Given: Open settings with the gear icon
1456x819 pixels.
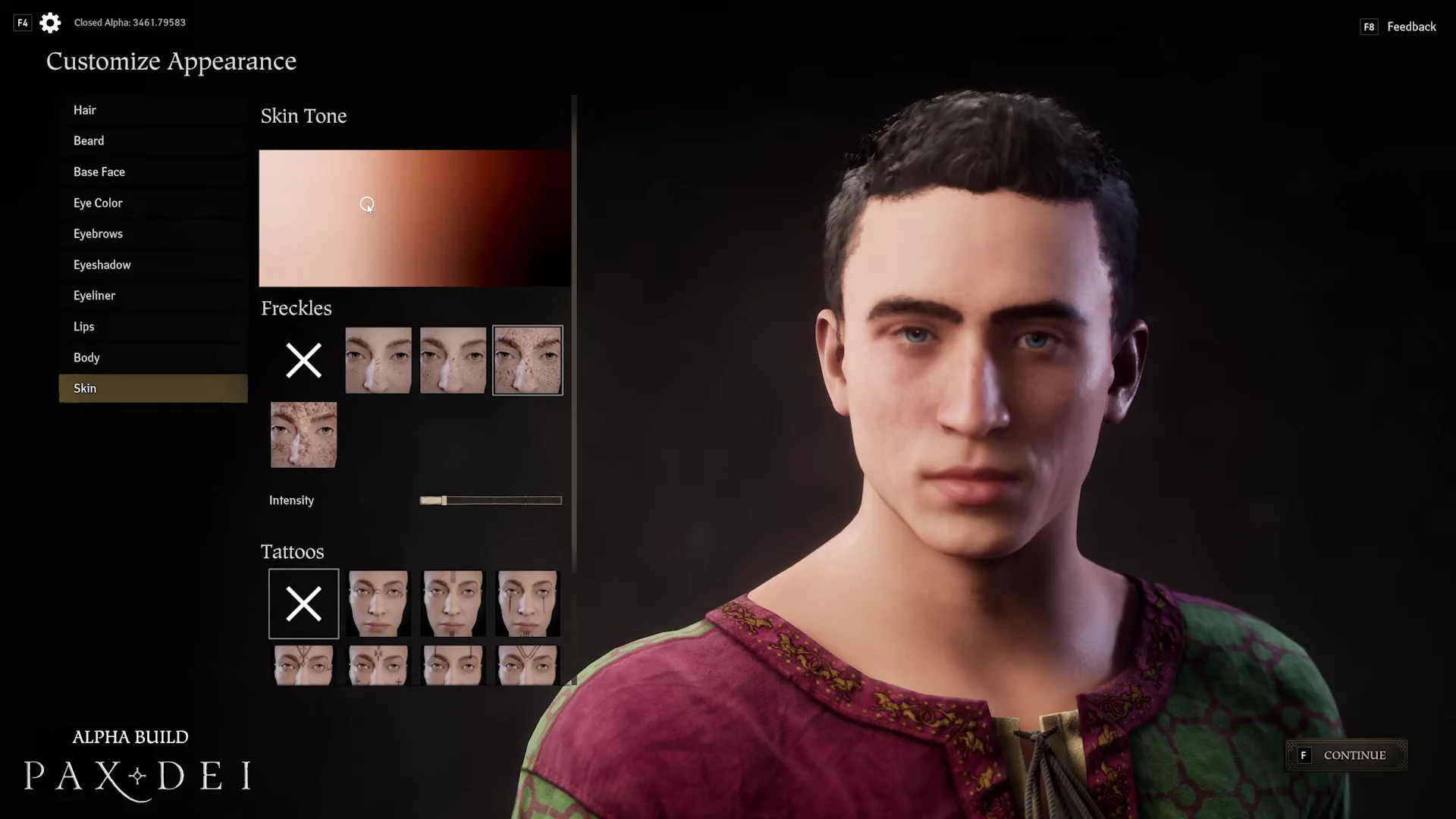Looking at the screenshot, I should pos(50,23).
